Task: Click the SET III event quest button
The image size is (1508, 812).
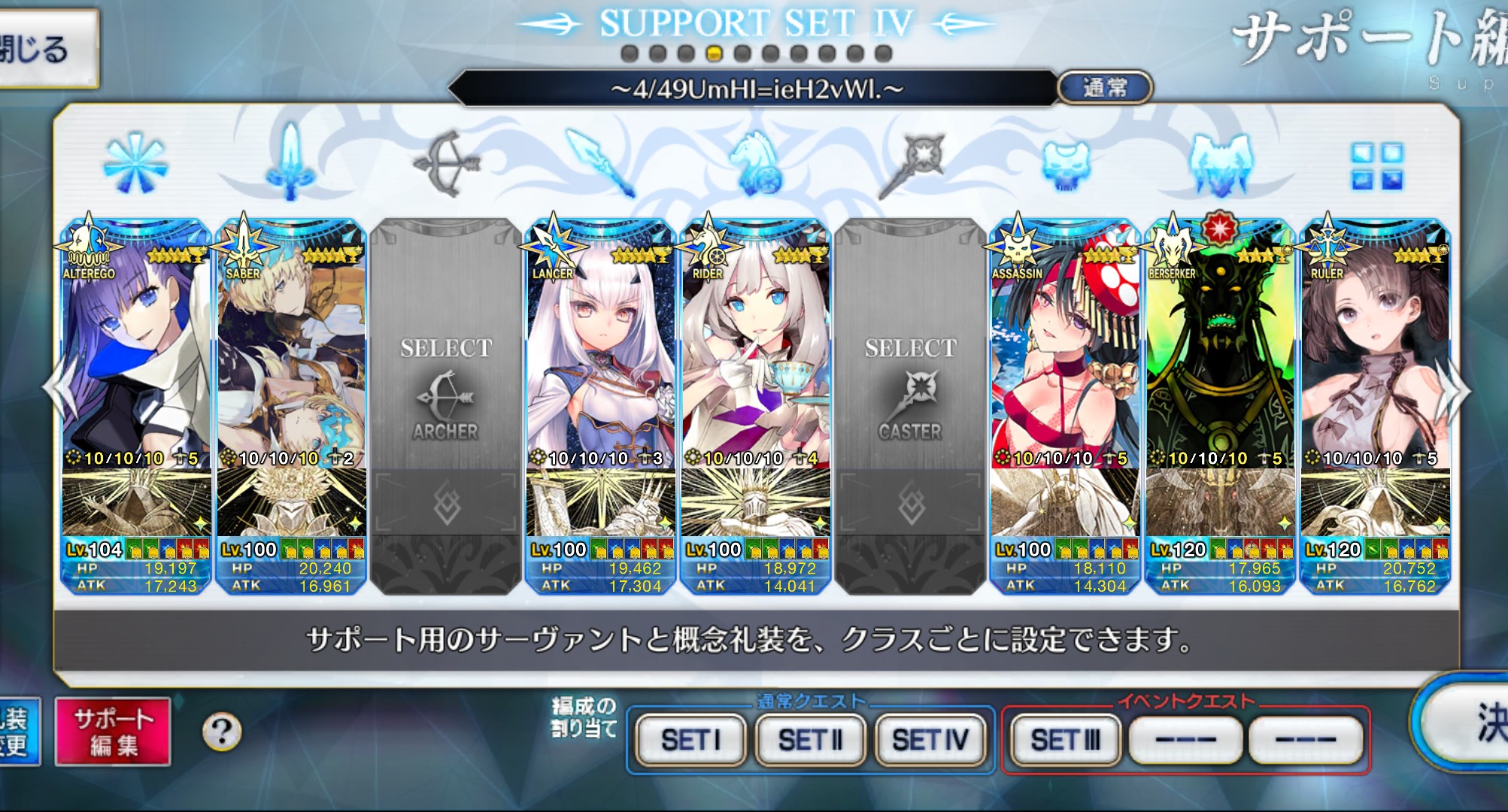Action: [1065, 740]
